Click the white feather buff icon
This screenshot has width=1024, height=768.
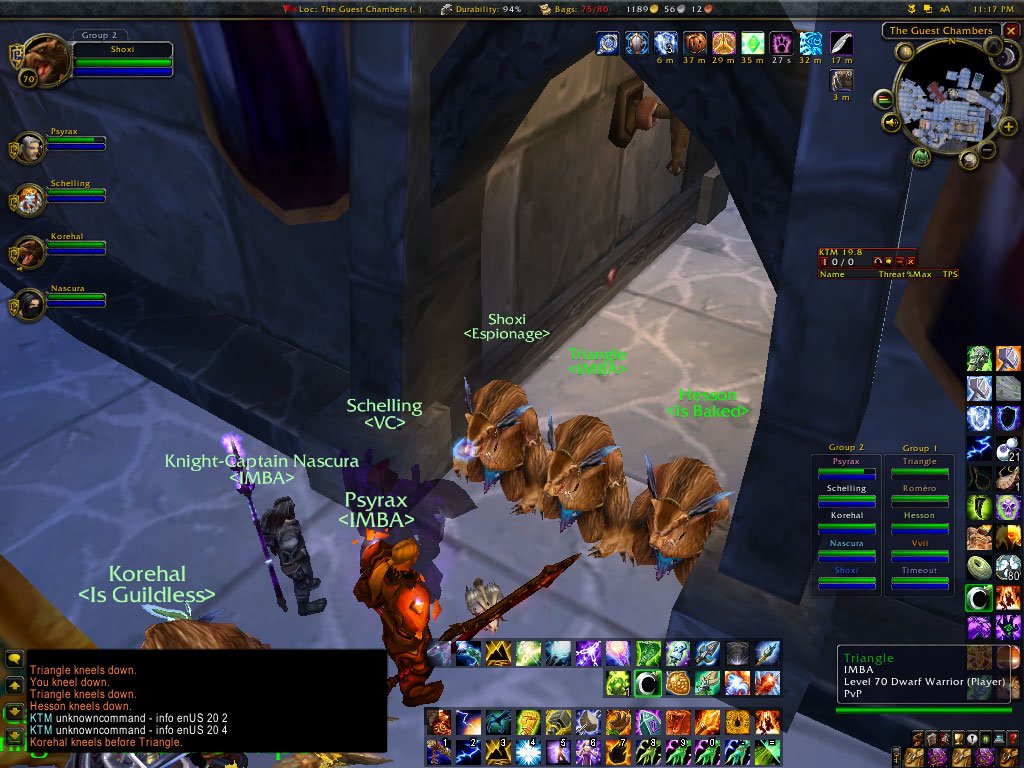point(841,44)
